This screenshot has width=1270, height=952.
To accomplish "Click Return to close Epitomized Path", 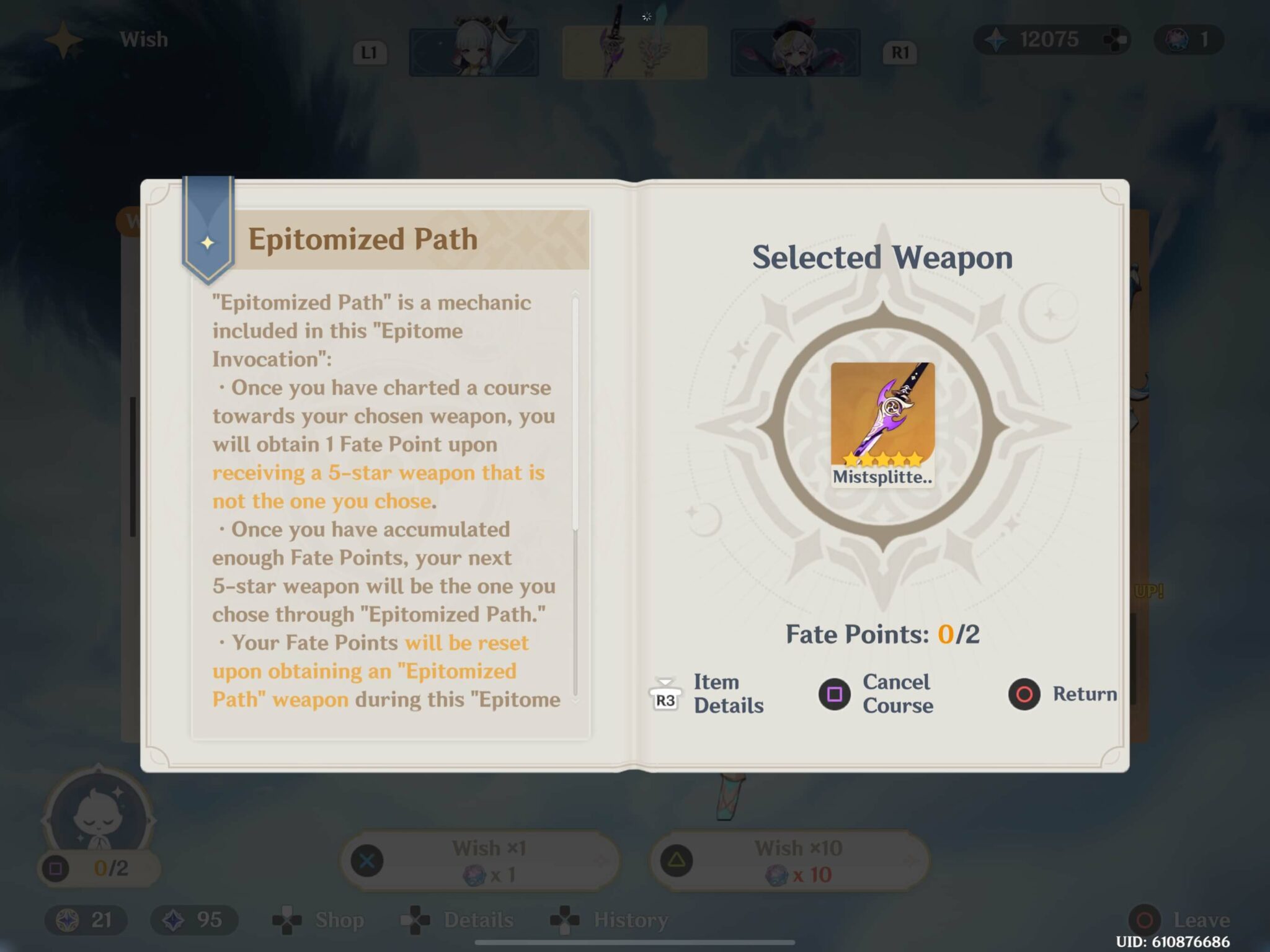I will tap(1065, 694).
